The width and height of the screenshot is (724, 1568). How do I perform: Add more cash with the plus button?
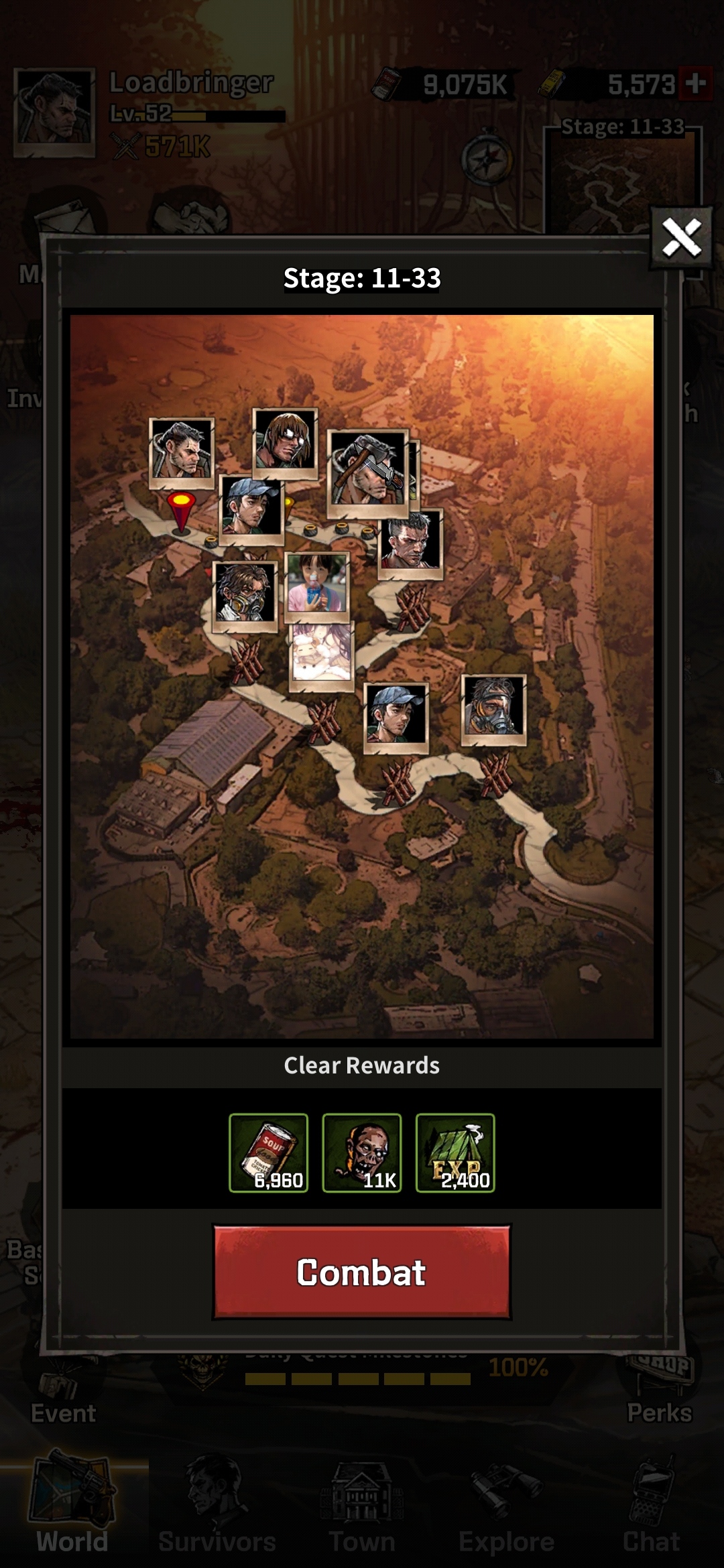695,84
